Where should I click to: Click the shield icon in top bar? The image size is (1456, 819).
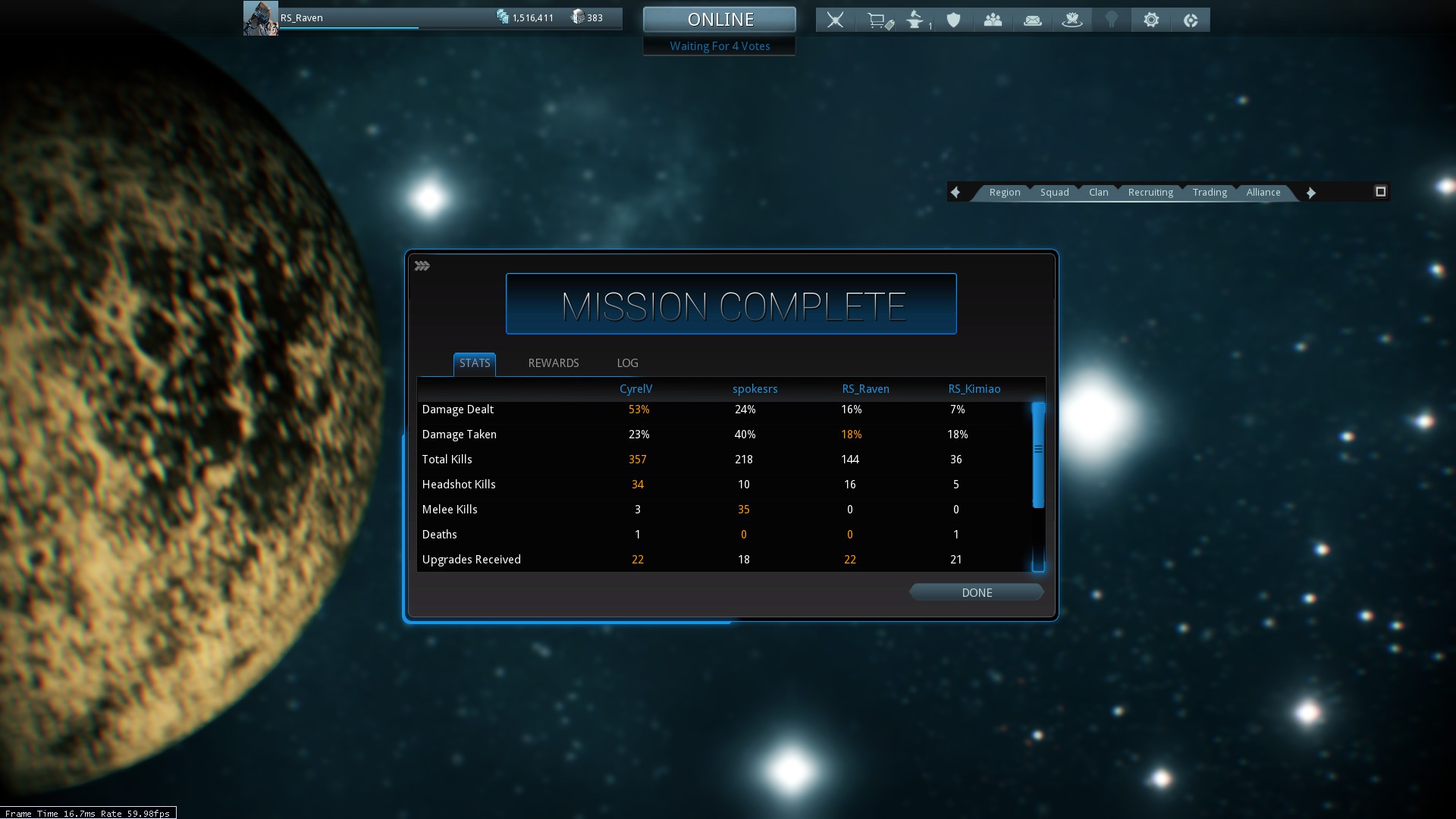[953, 20]
